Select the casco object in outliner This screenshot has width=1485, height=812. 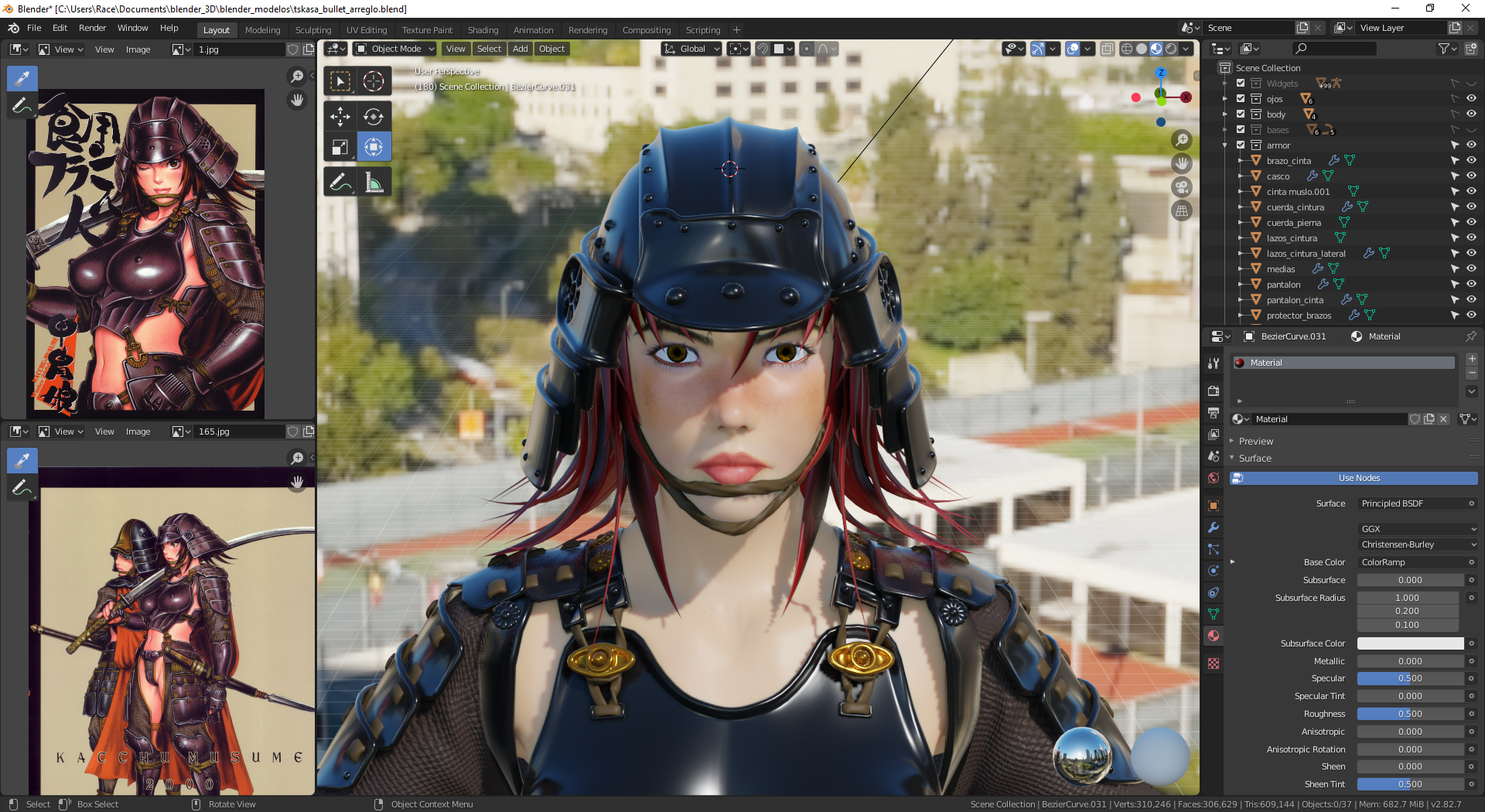pos(1278,176)
